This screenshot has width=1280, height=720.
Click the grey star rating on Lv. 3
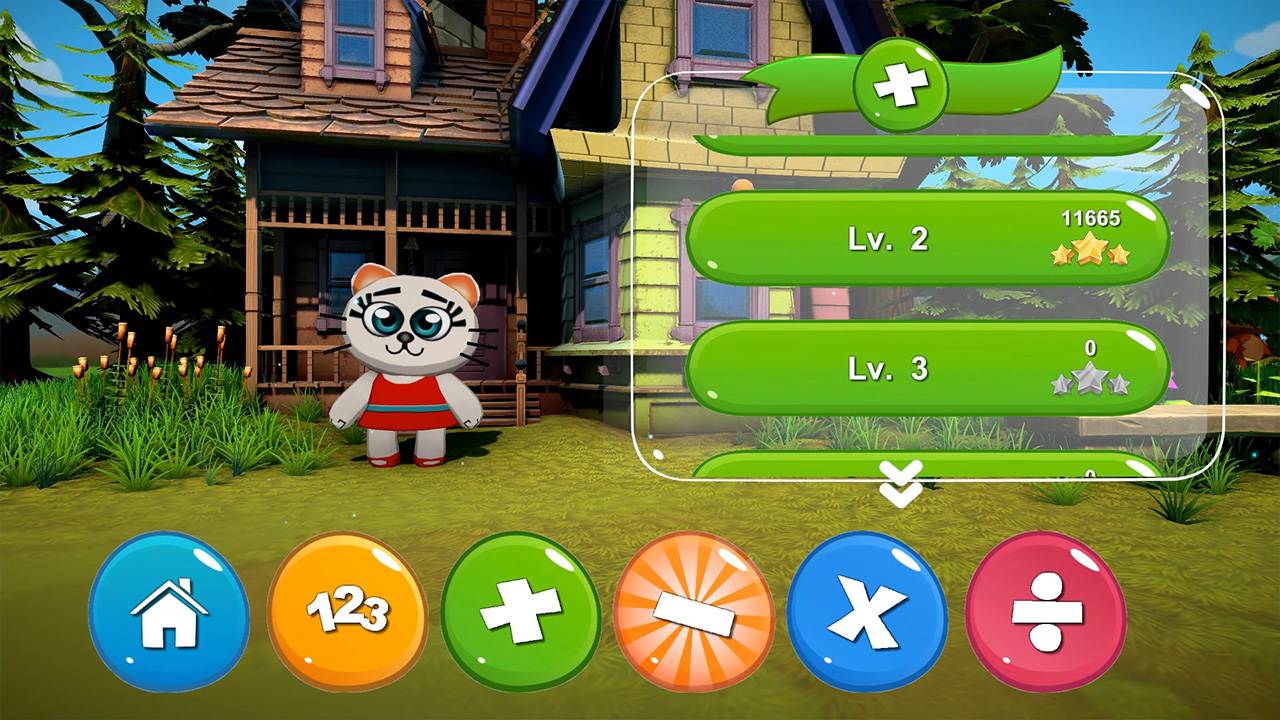1092,381
